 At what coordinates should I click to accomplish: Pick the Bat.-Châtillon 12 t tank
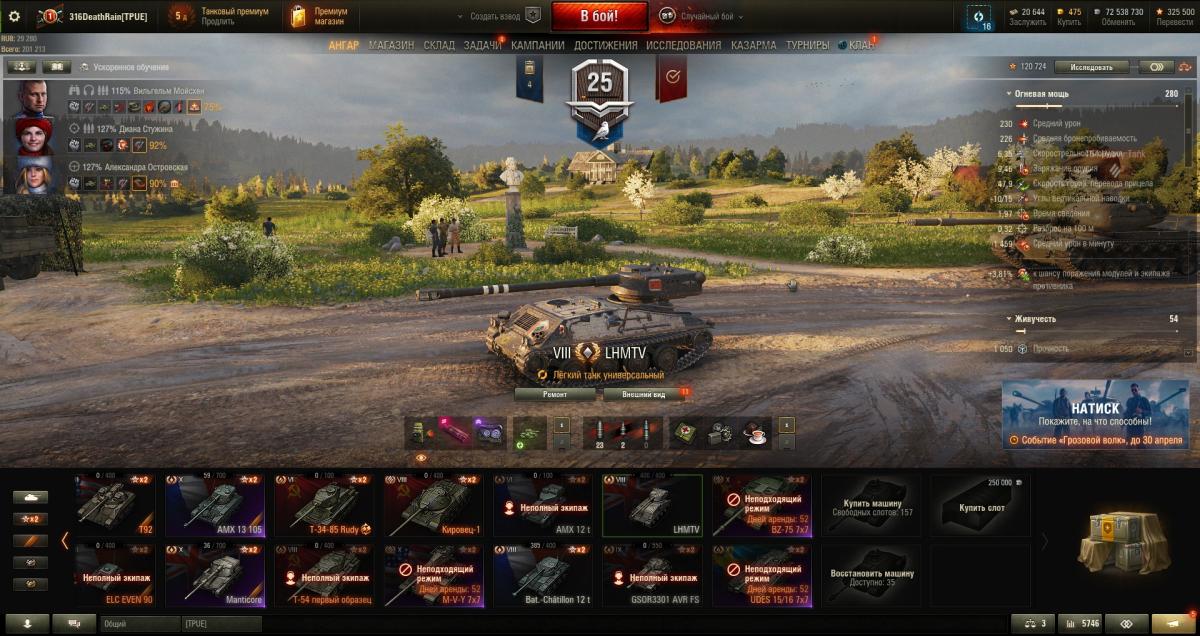[544, 576]
